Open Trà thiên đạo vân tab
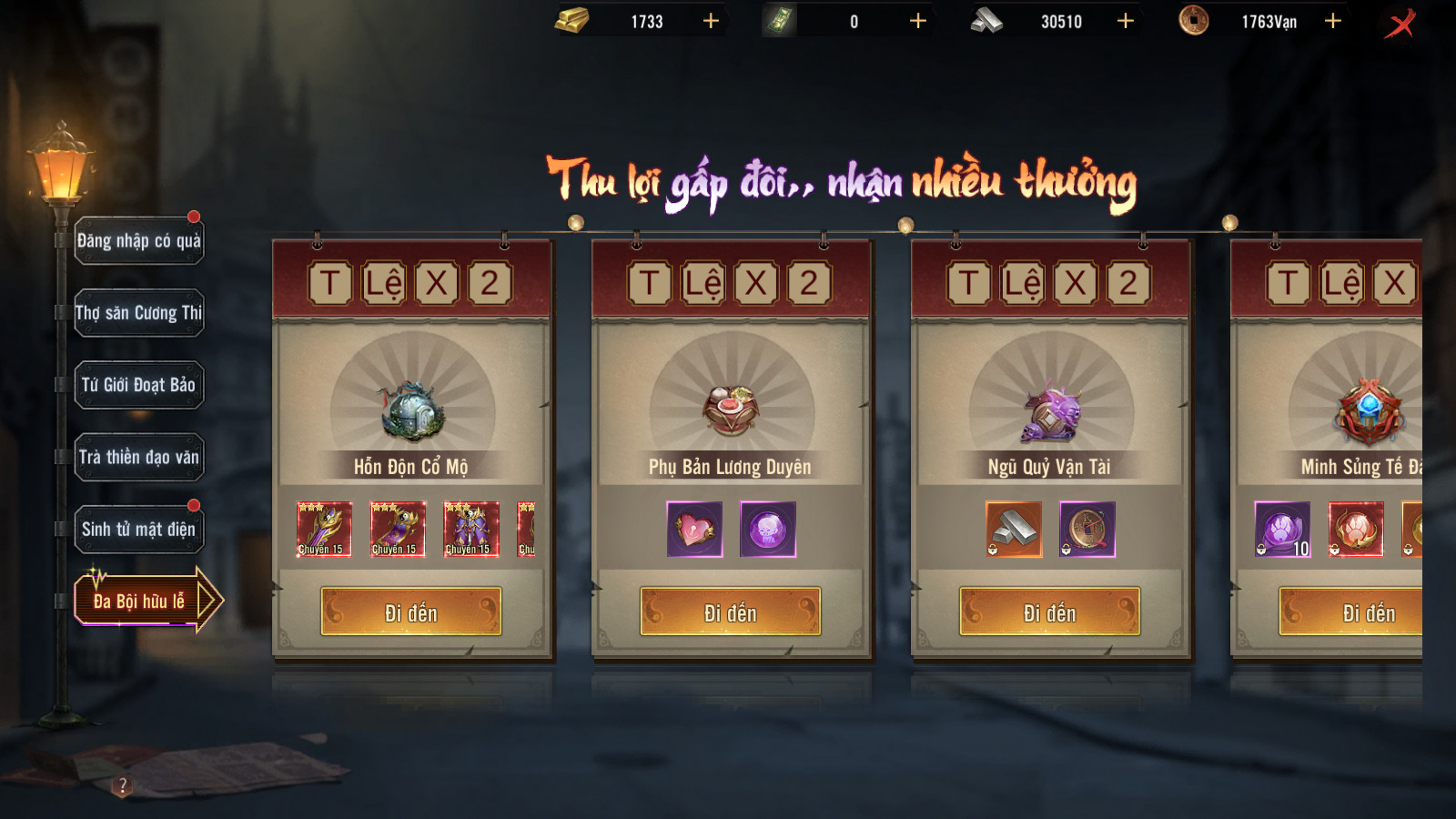Image resolution: width=1456 pixels, height=819 pixels. [x=138, y=457]
